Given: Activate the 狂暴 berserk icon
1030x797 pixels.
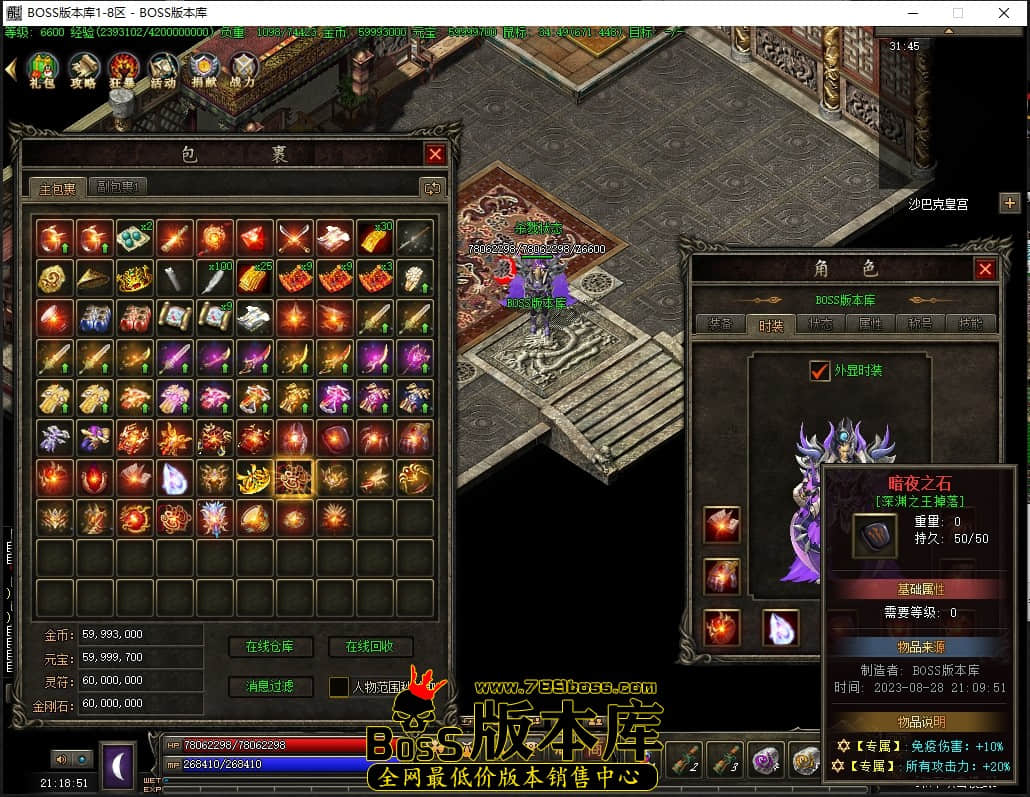Looking at the screenshot, I should click(x=123, y=71).
